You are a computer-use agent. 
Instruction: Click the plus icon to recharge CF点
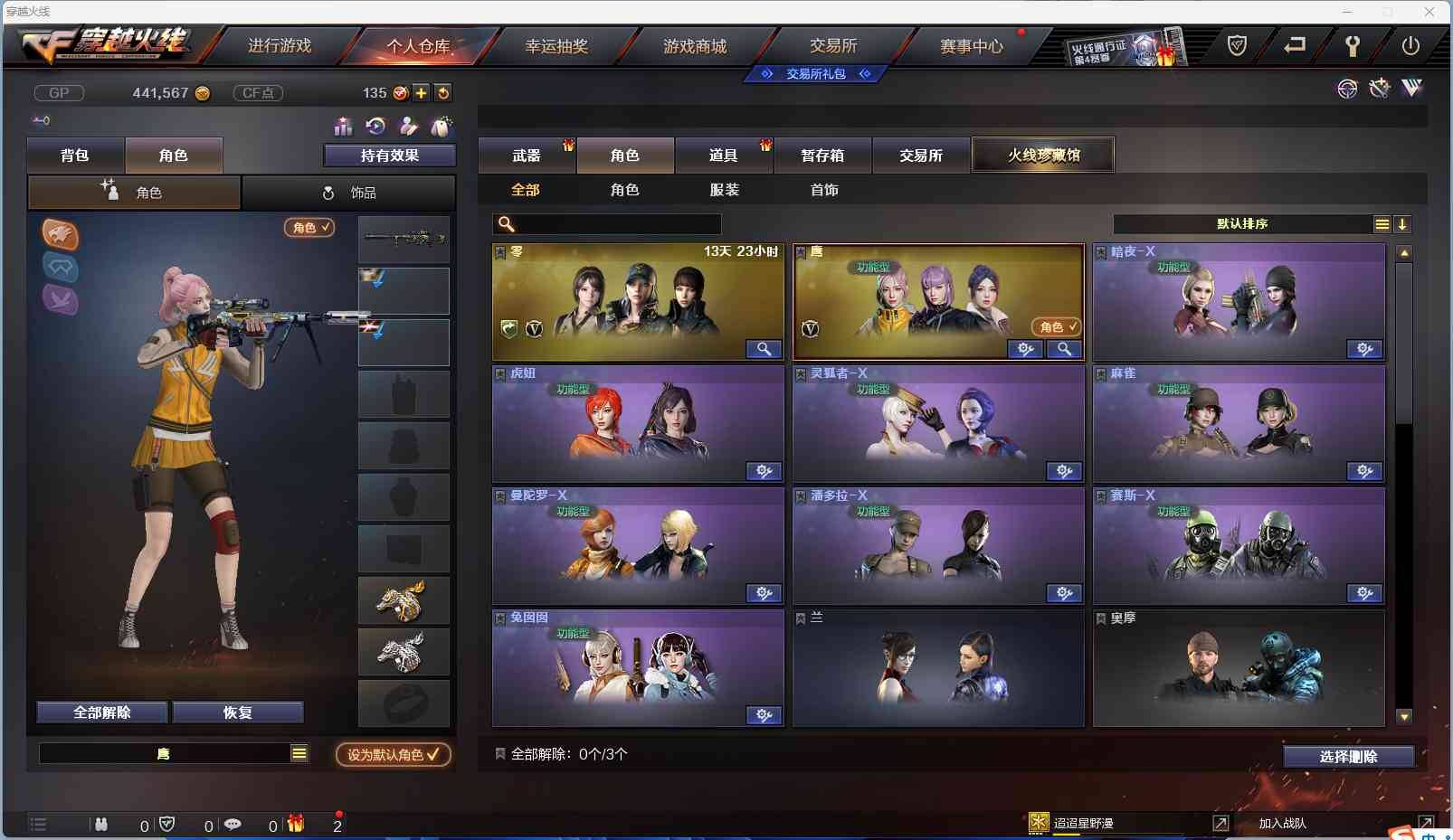422,92
